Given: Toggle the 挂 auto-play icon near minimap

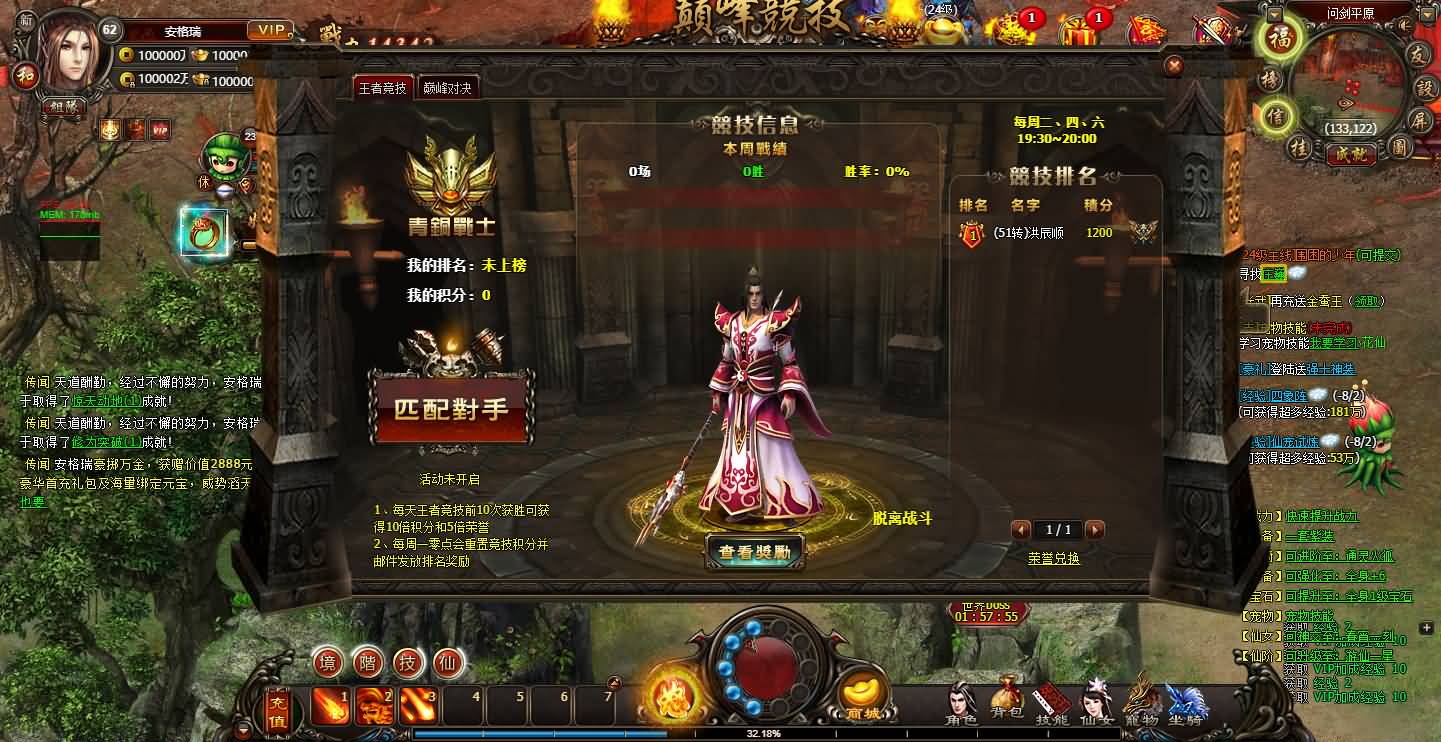Looking at the screenshot, I should point(1301,149).
